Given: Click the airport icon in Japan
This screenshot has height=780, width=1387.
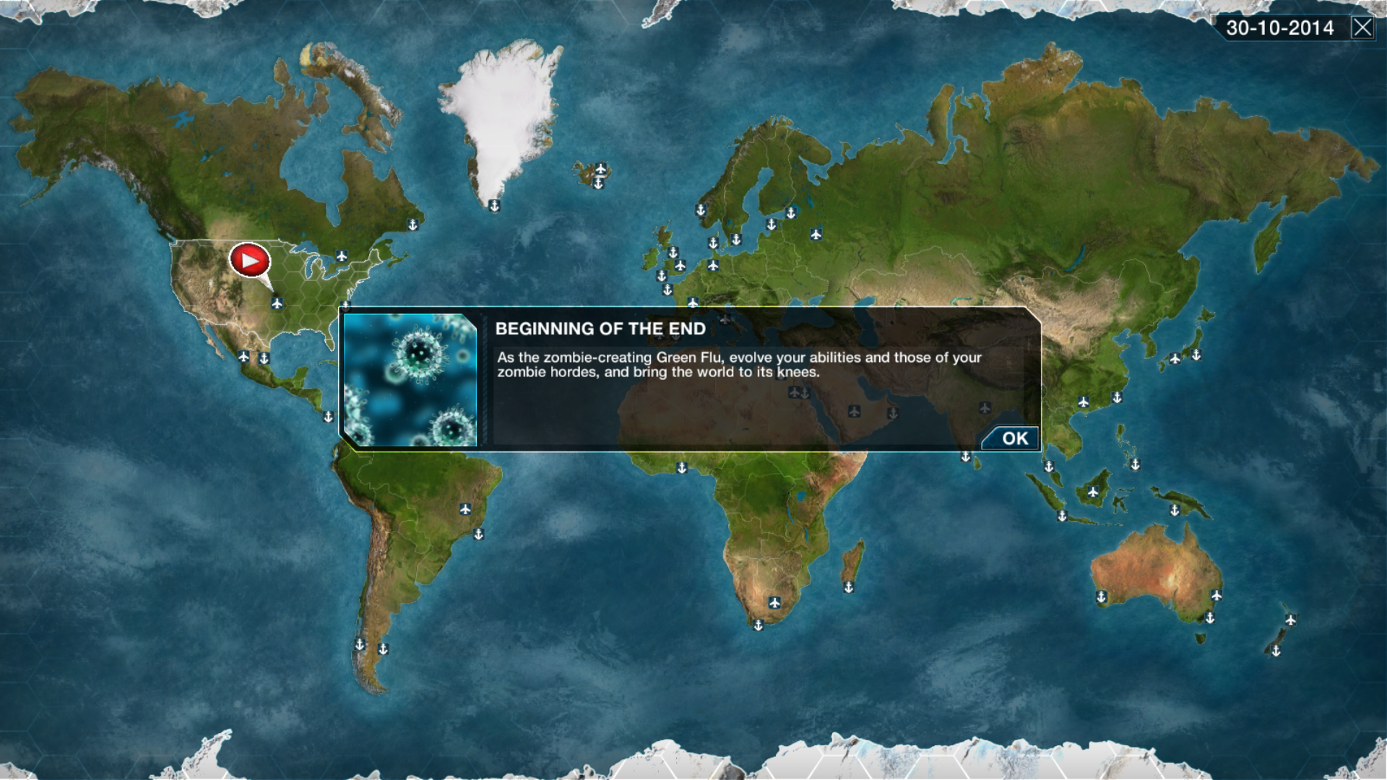Looking at the screenshot, I should (x=1175, y=359).
